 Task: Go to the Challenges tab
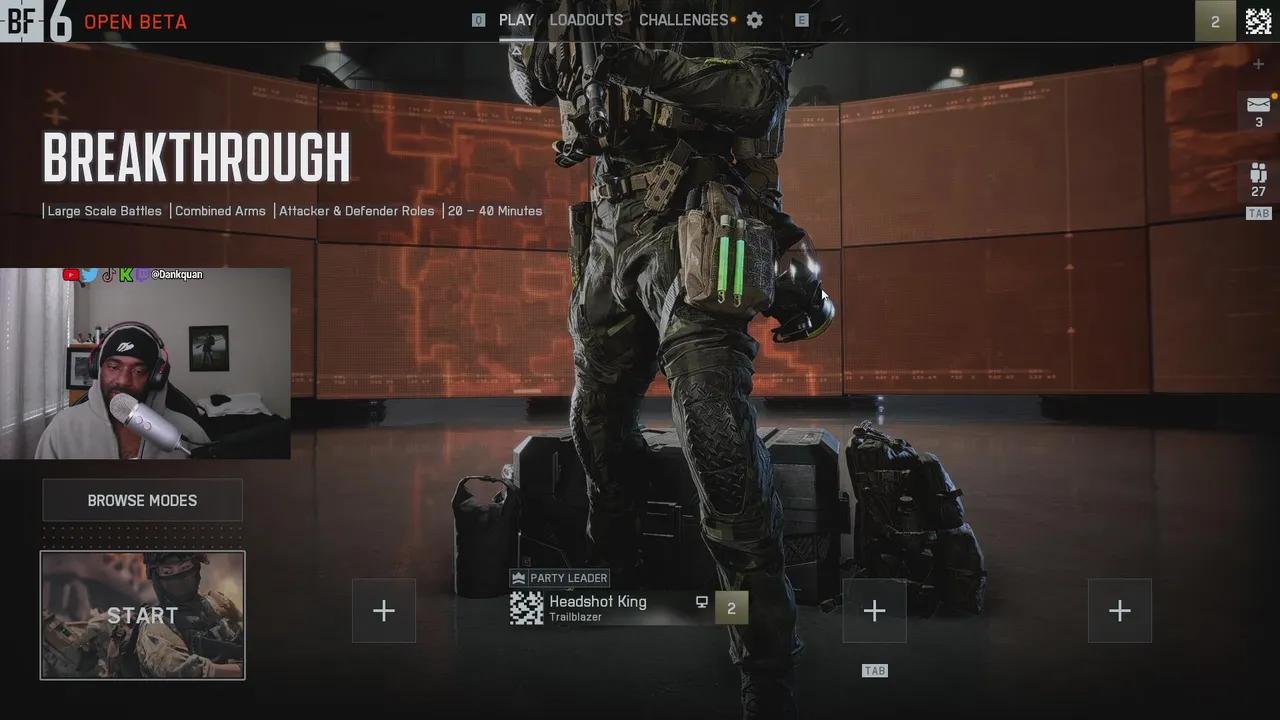684,20
